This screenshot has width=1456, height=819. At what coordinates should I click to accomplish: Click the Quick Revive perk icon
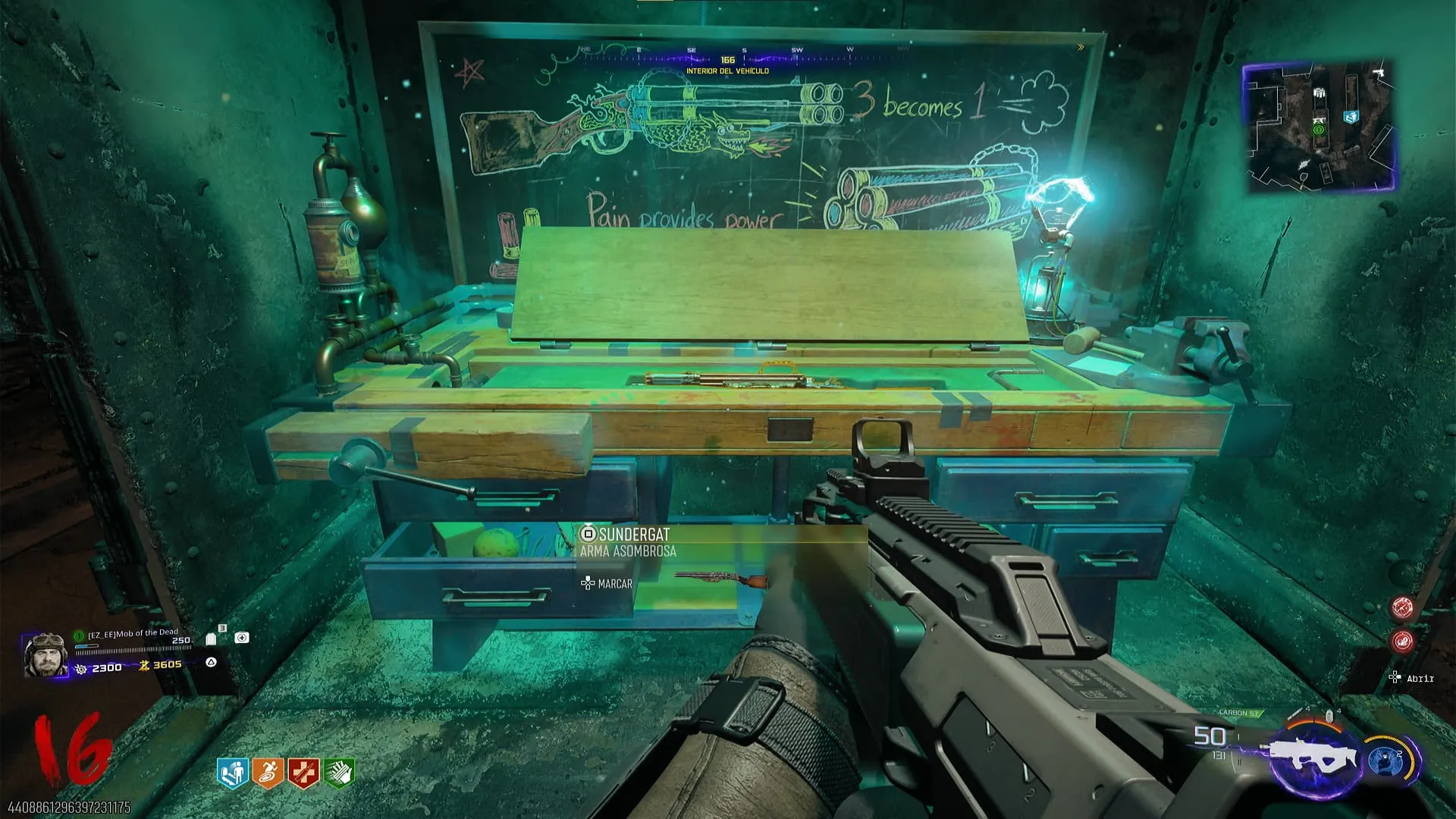click(x=232, y=773)
